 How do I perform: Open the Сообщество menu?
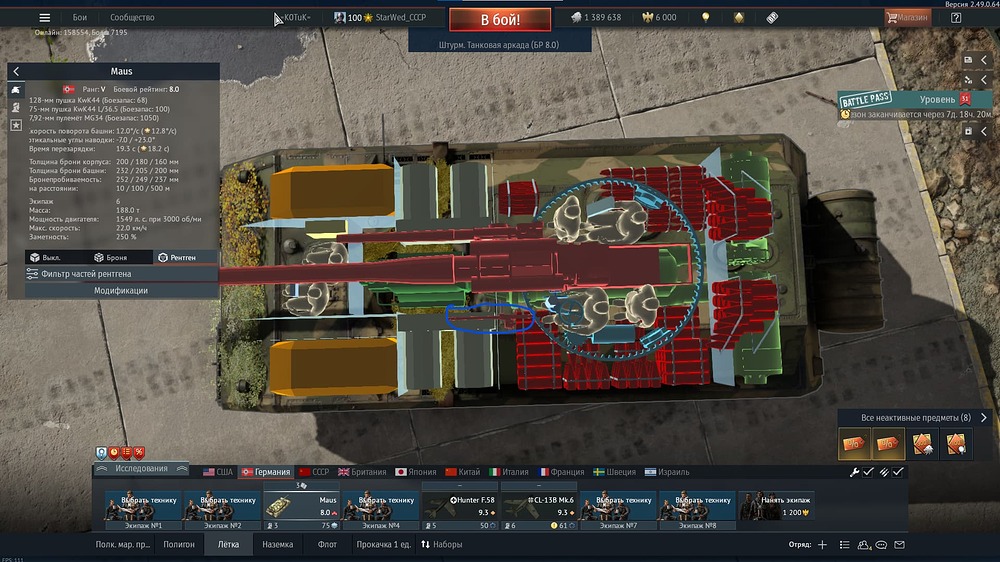tap(132, 18)
